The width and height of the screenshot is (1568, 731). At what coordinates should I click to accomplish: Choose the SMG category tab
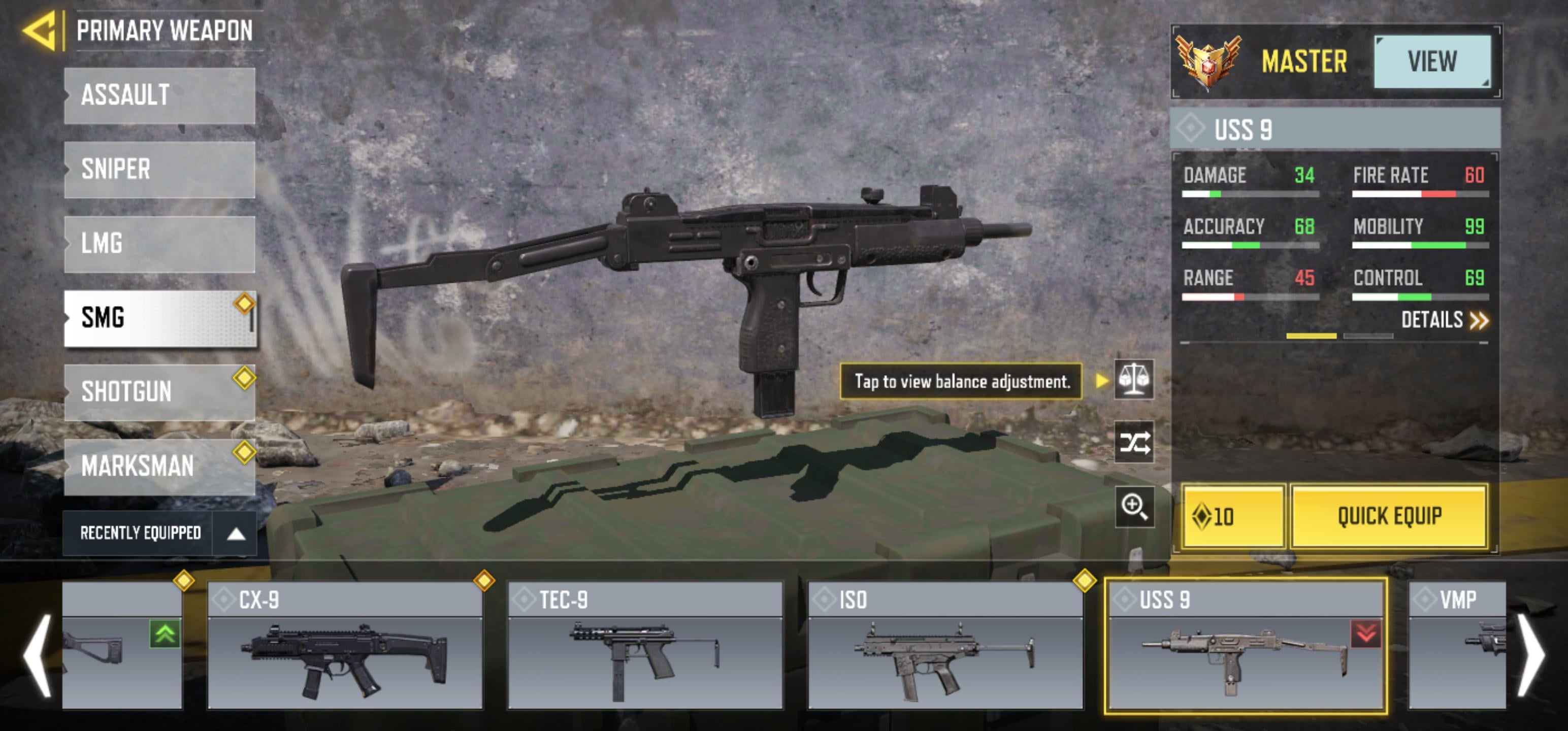tap(159, 318)
